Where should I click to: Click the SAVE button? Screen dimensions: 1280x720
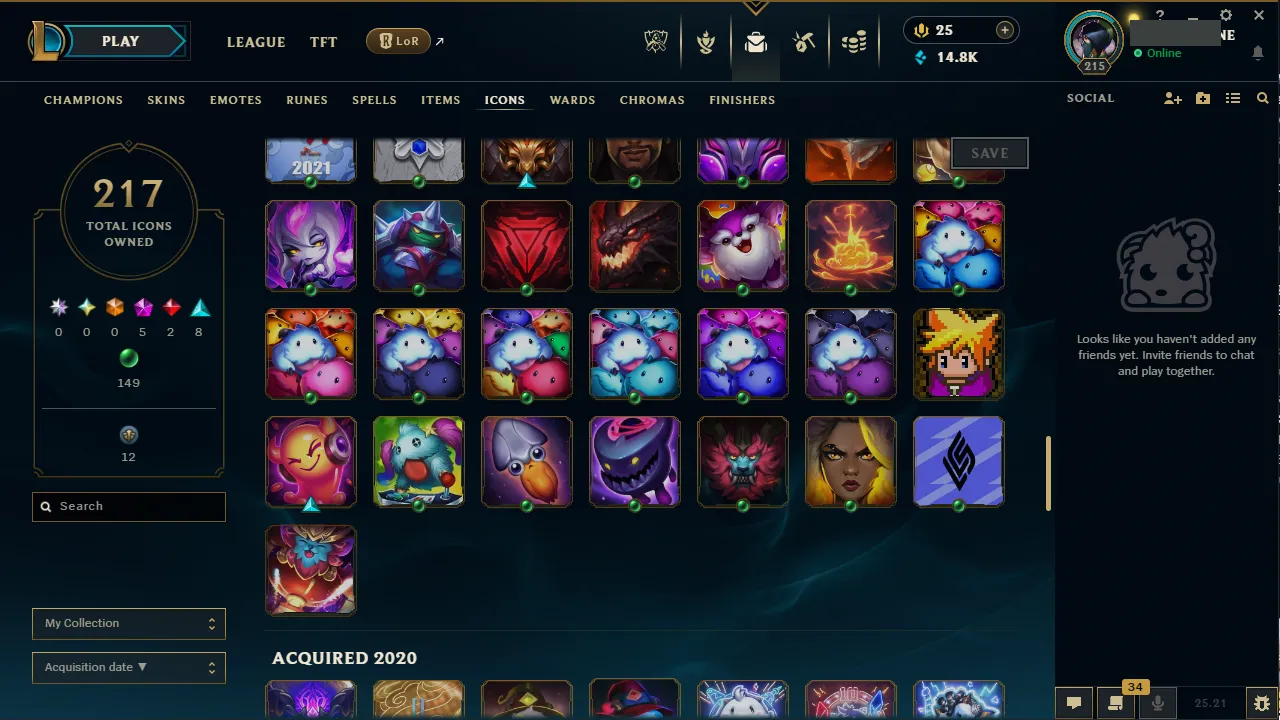[x=989, y=152]
